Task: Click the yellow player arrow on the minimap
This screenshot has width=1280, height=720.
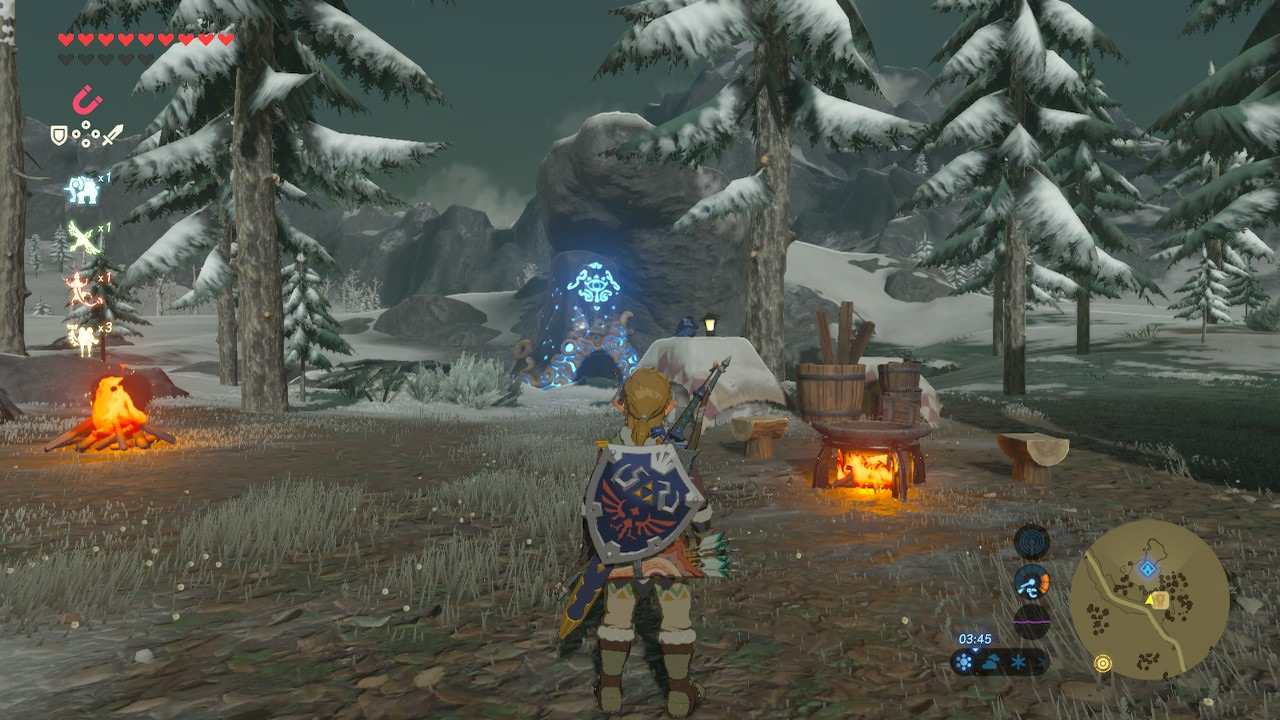Action: [x=1149, y=601]
